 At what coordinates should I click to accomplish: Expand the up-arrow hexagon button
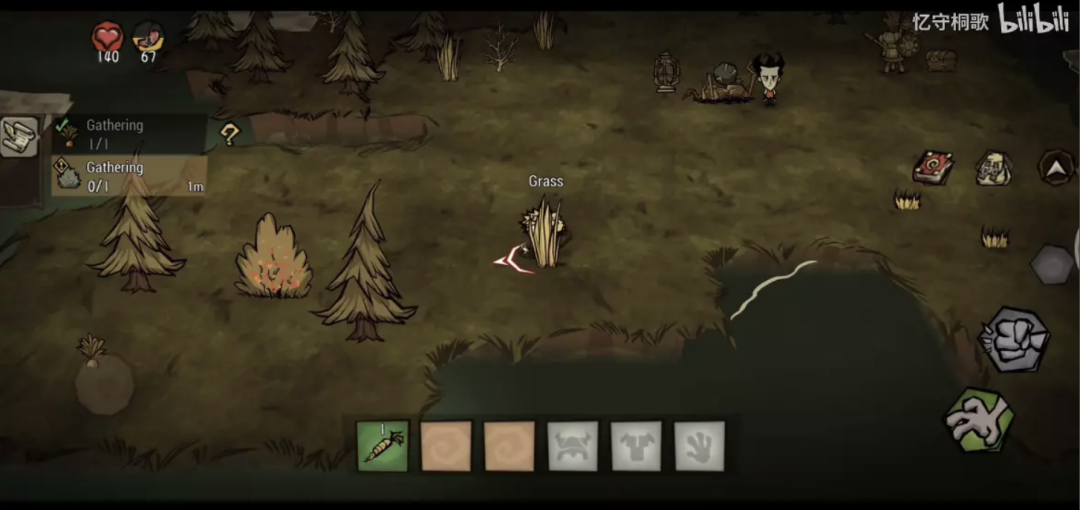[x=1056, y=167]
